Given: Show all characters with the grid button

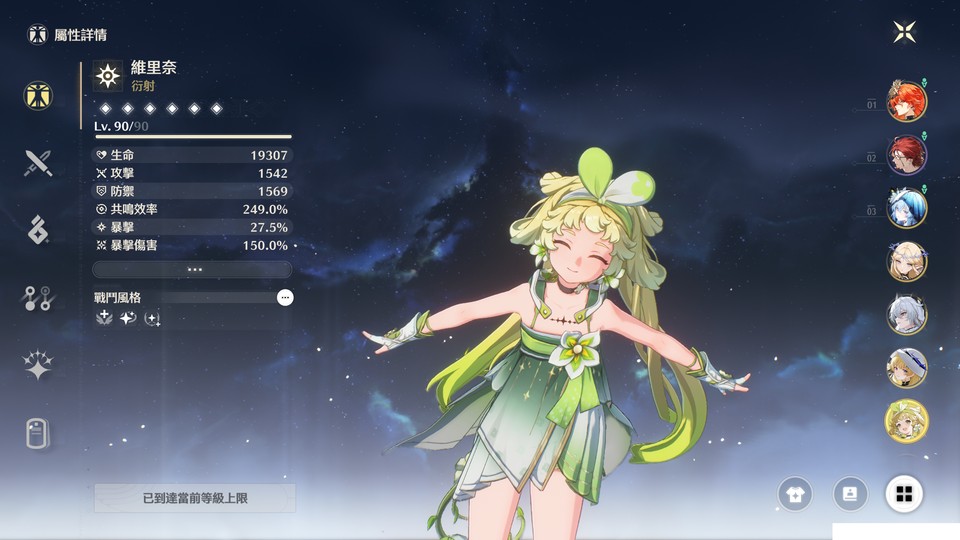Looking at the screenshot, I should coord(904,493).
